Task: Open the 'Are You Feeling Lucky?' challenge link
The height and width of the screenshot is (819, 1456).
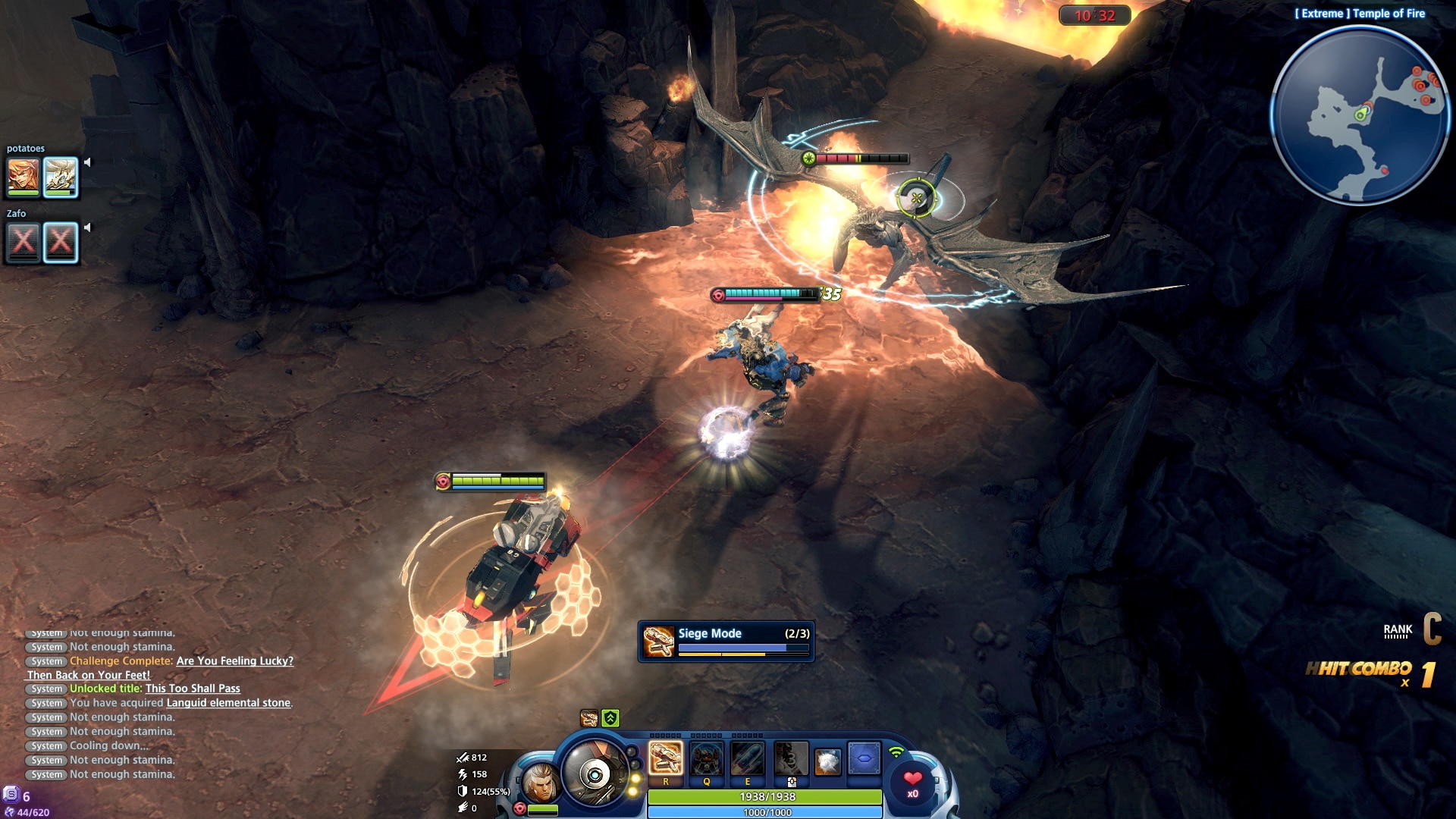Action: coord(234,661)
